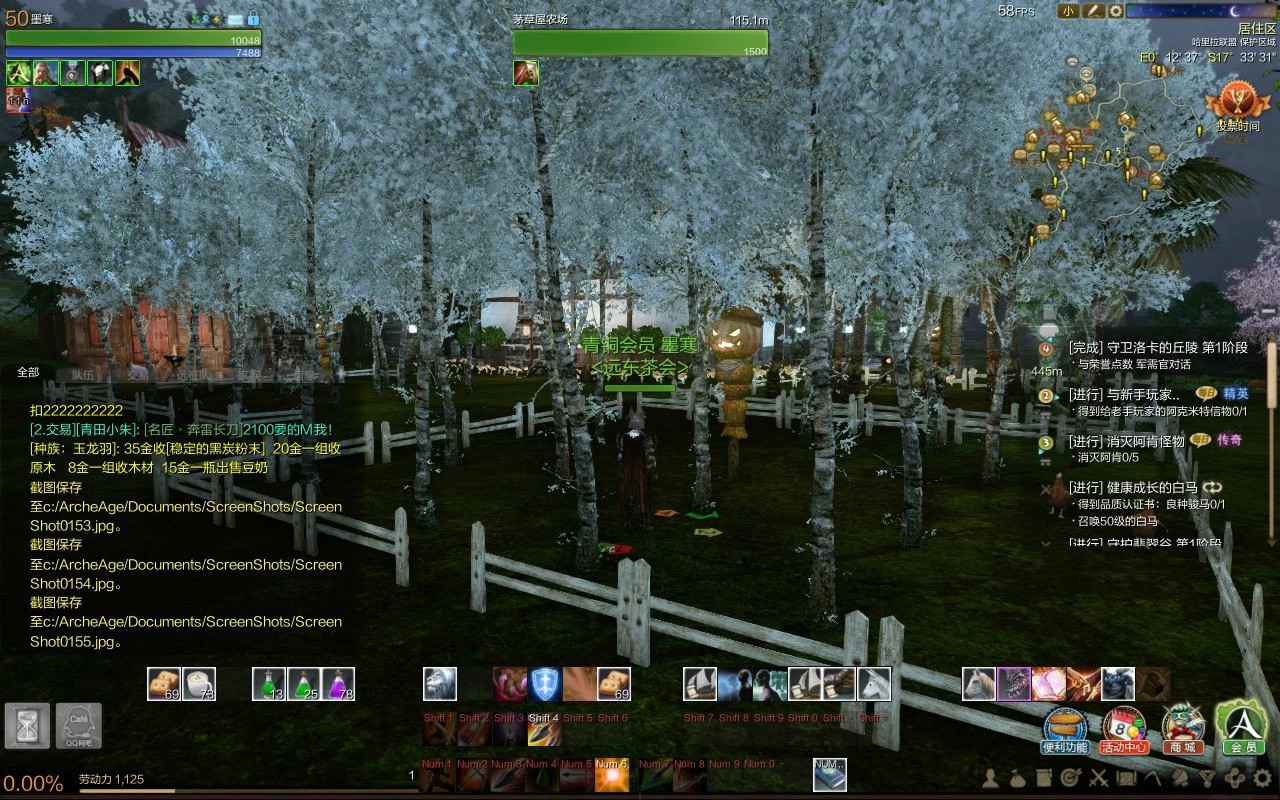Click the hourglass button
1280x800 pixels.
tap(27, 725)
